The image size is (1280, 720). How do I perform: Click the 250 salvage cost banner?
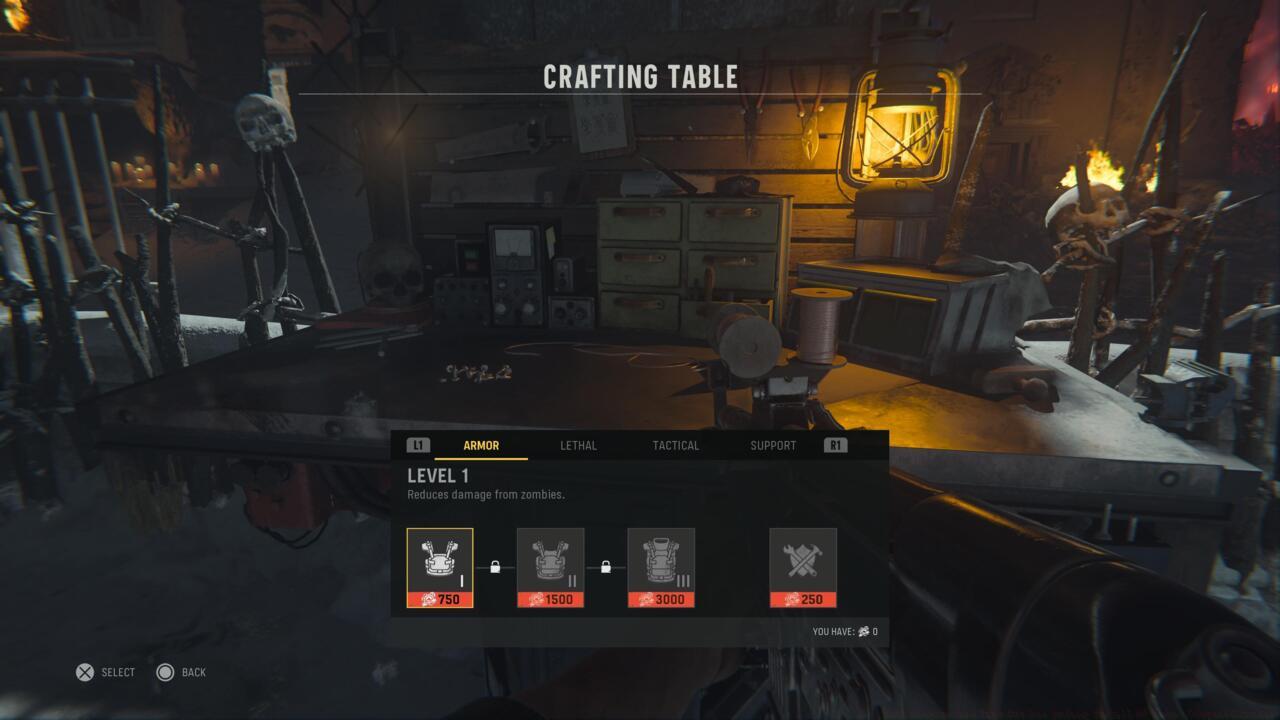803,600
